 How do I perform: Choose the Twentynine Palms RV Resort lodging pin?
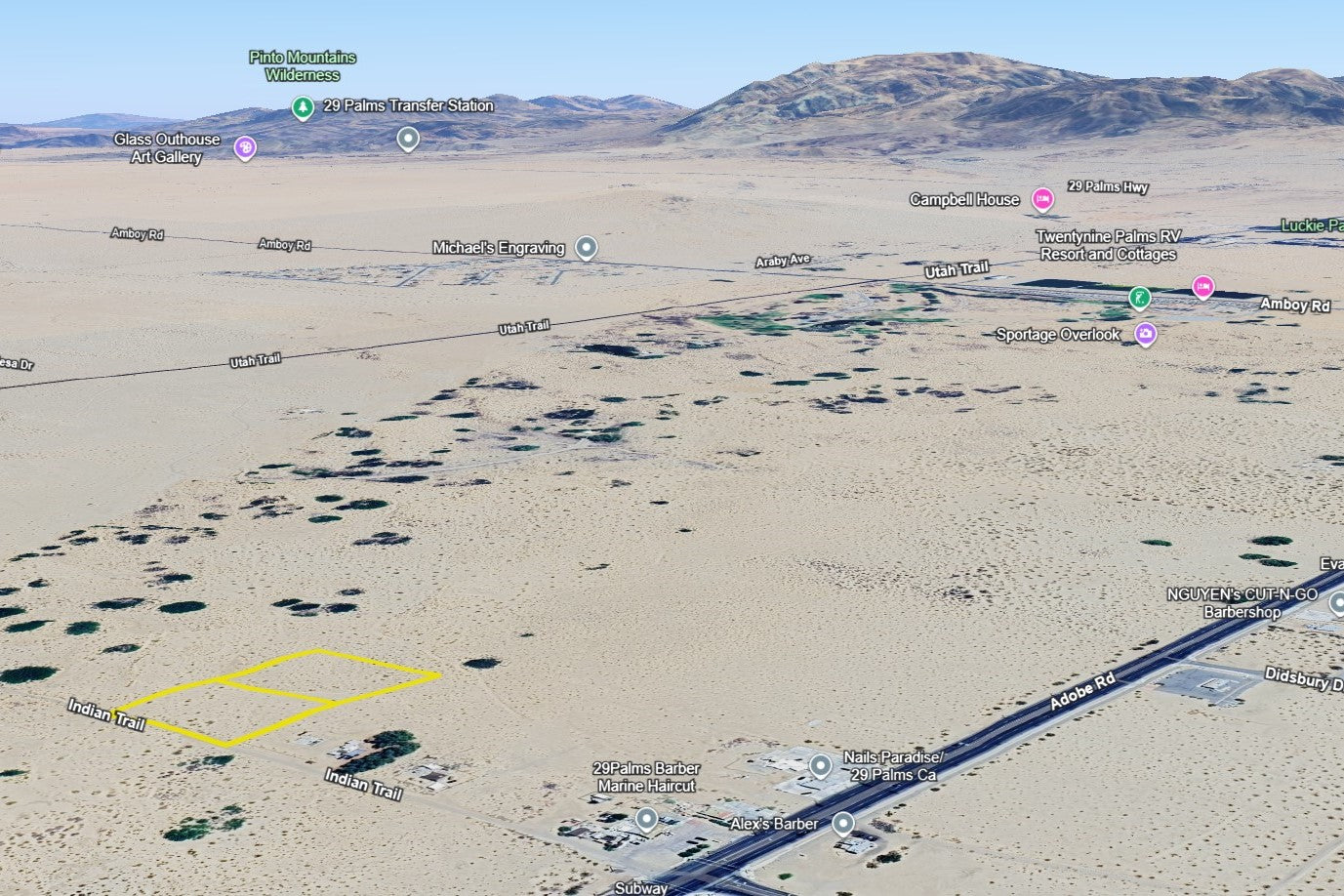(1202, 286)
